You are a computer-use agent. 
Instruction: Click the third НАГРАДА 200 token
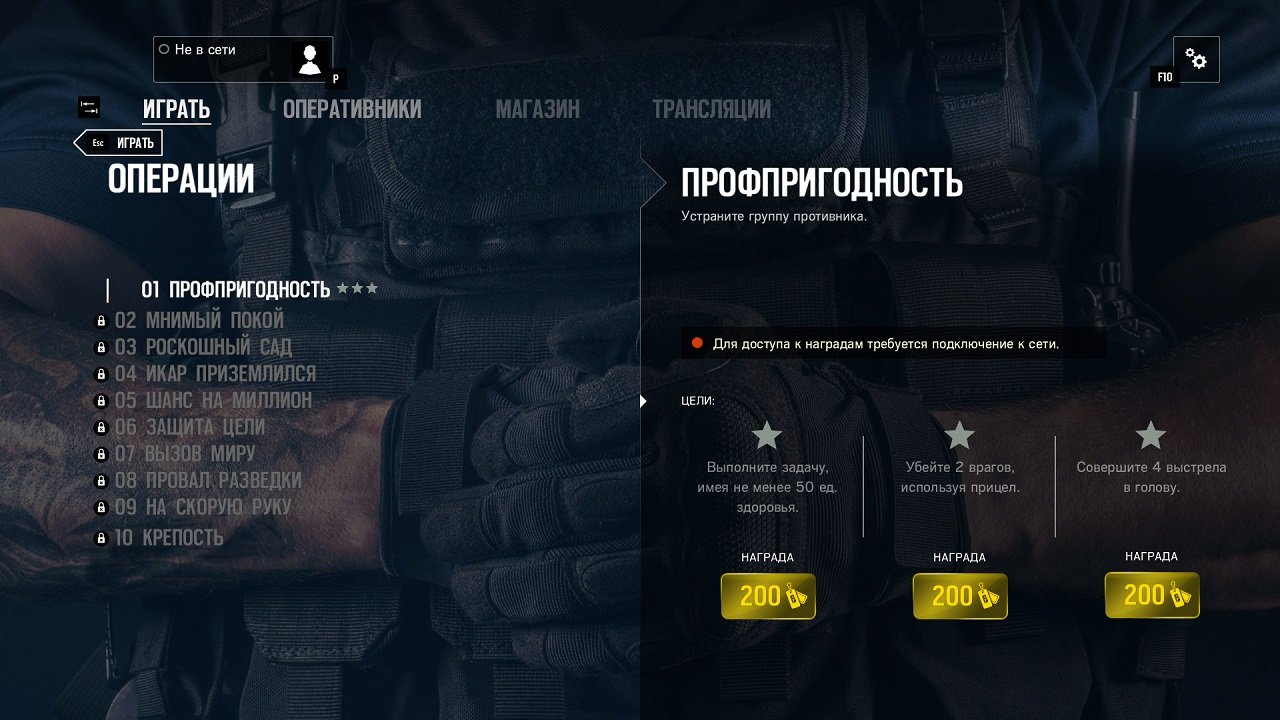click(1151, 595)
